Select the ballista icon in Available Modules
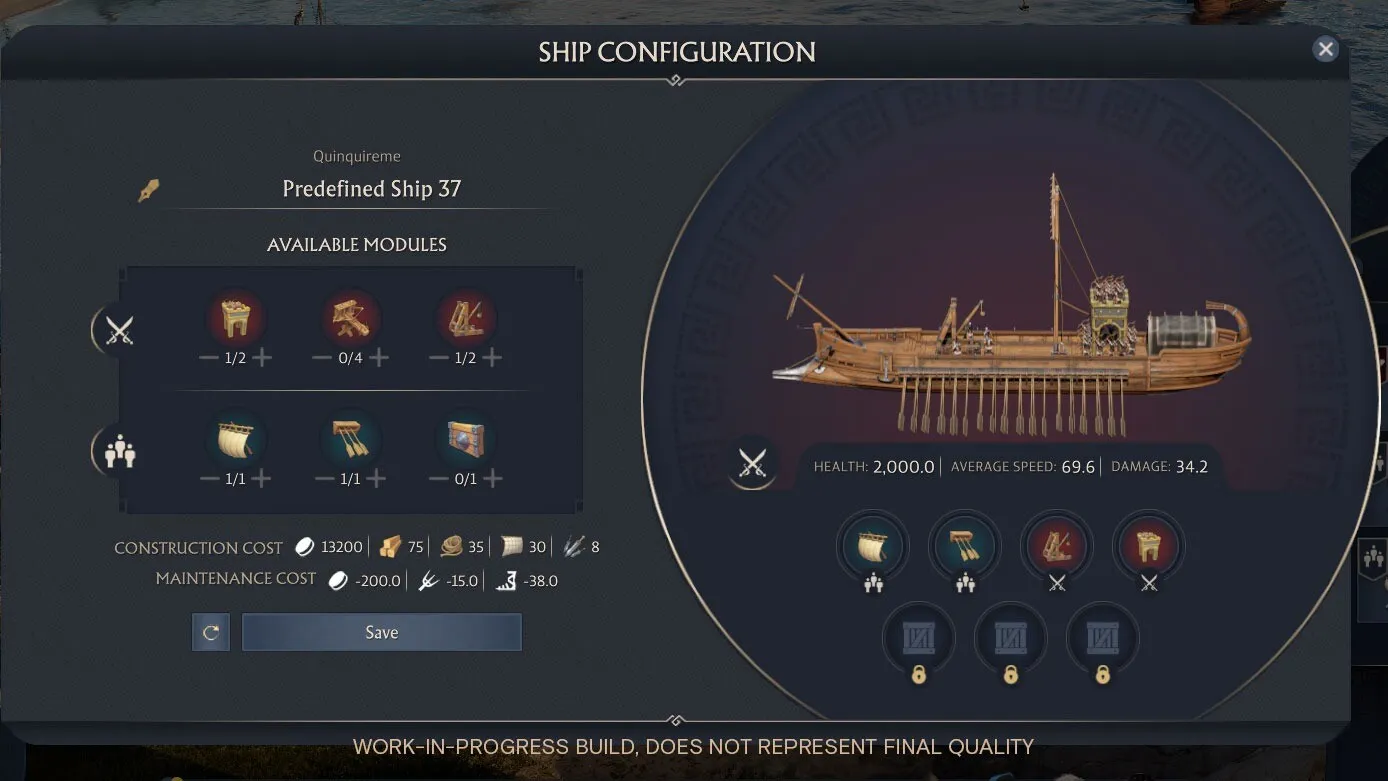This screenshot has height=781, width=1388. [350, 319]
